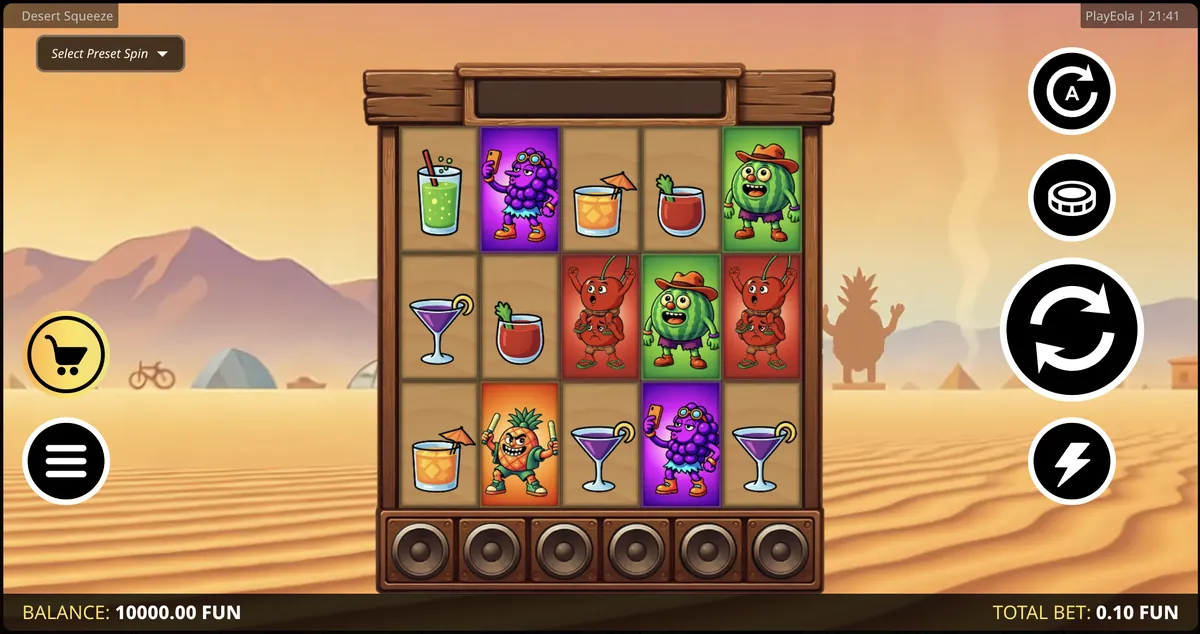
Task: Toggle turbo mode with the lightning bolt
Action: pyautogui.click(x=1071, y=461)
